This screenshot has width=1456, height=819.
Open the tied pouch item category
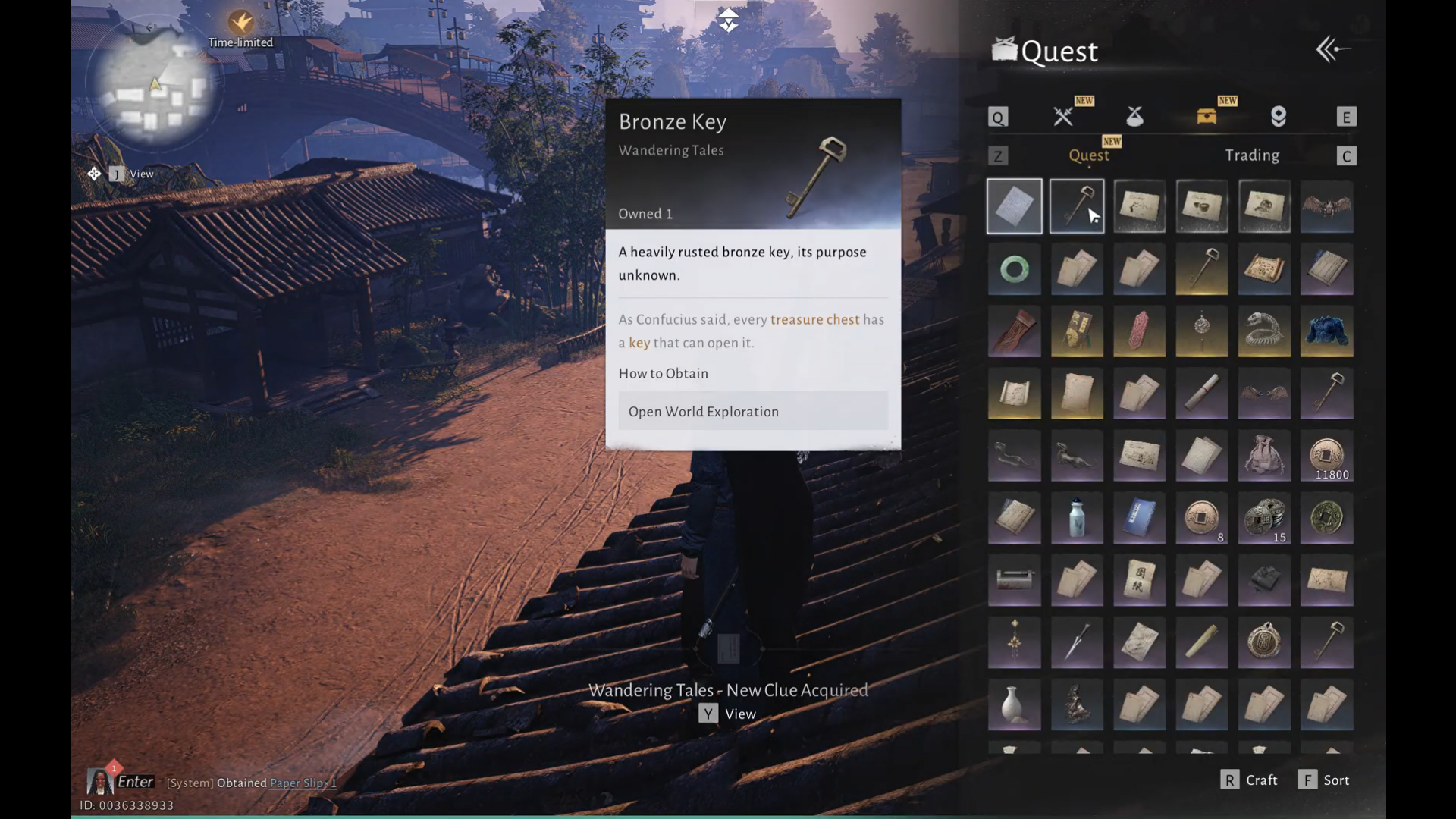(1134, 117)
